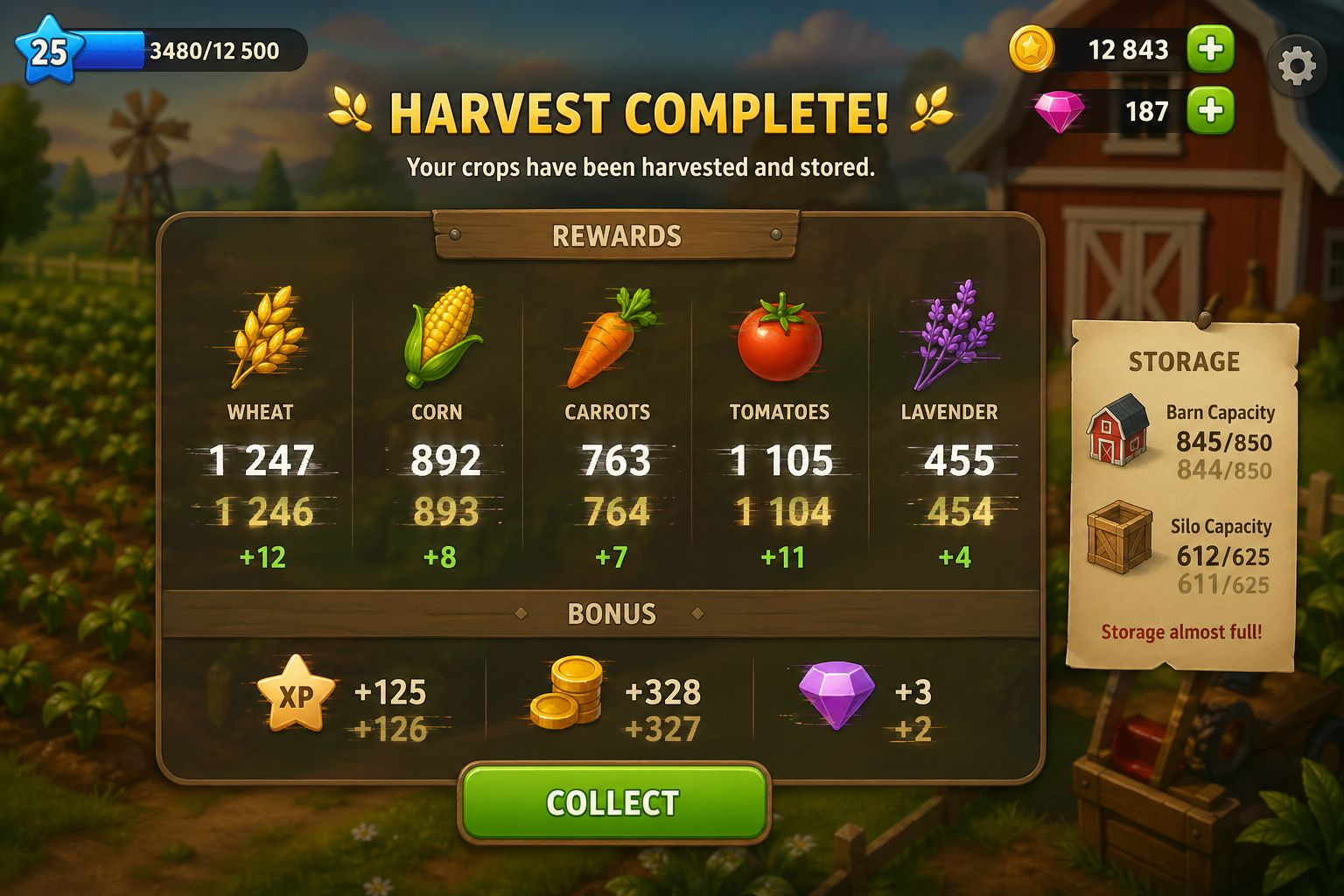This screenshot has height=896, width=1344.
Task: Buy more pink gems with plus button
Action: 1210,111
